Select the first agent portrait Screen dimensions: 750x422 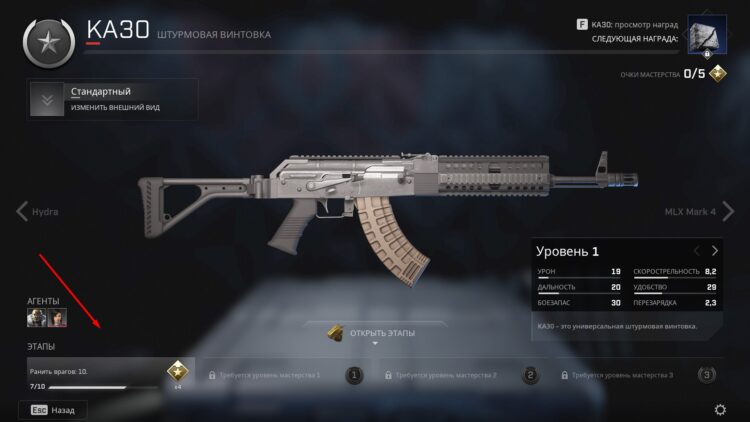coord(35,317)
